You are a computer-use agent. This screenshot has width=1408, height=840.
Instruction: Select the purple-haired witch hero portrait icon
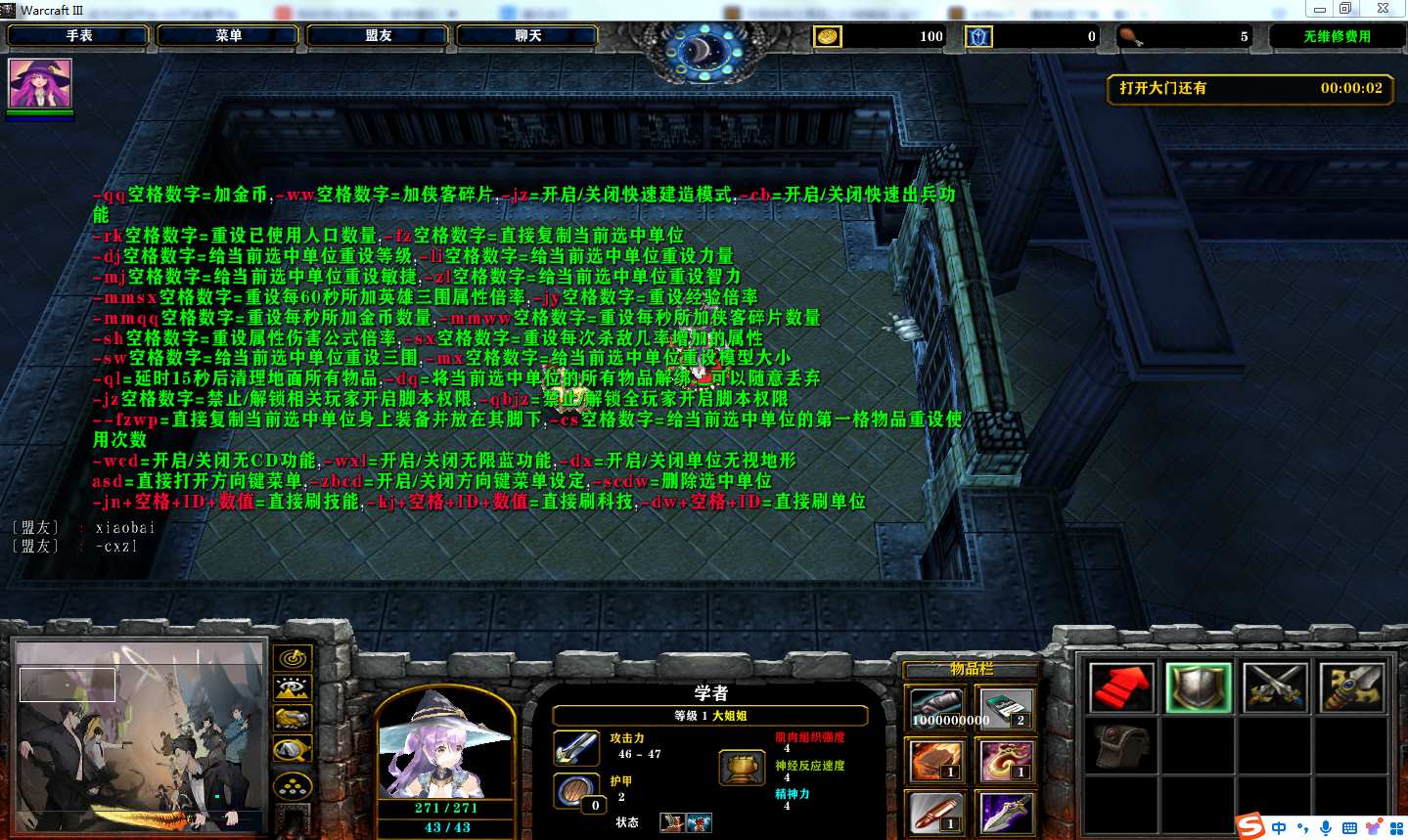pos(40,84)
